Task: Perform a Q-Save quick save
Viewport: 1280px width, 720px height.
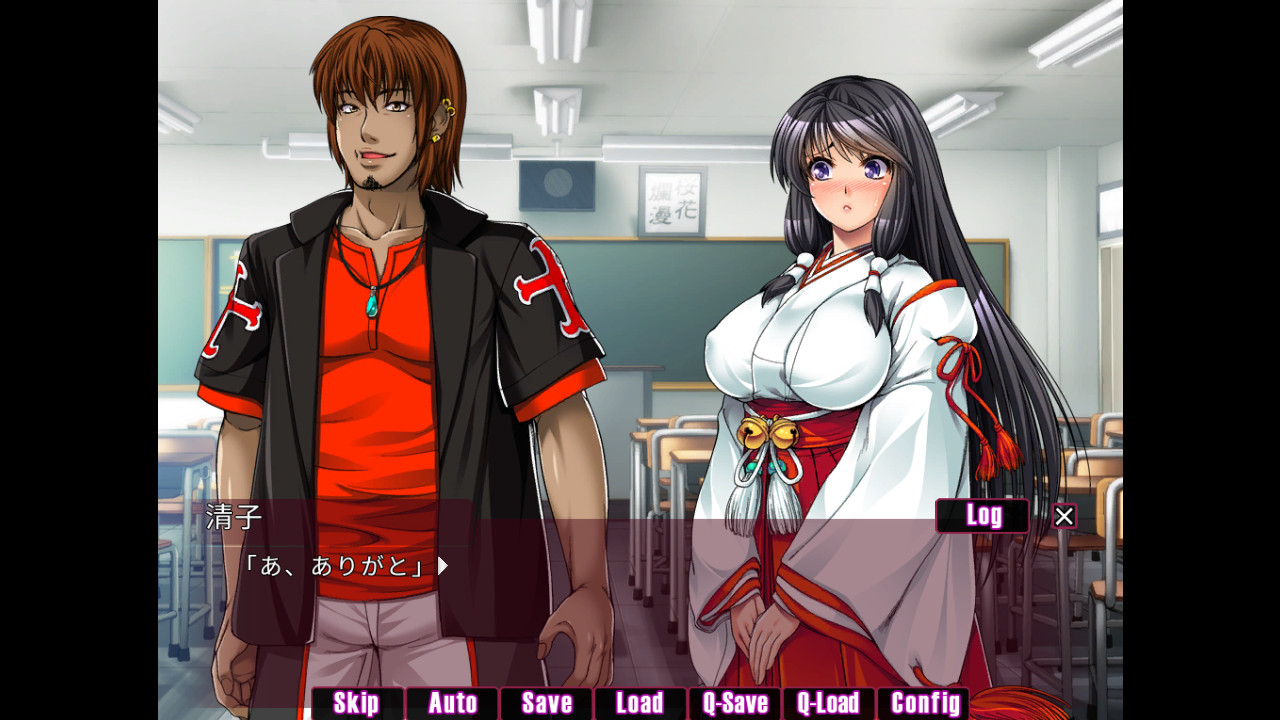Action: point(735,703)
